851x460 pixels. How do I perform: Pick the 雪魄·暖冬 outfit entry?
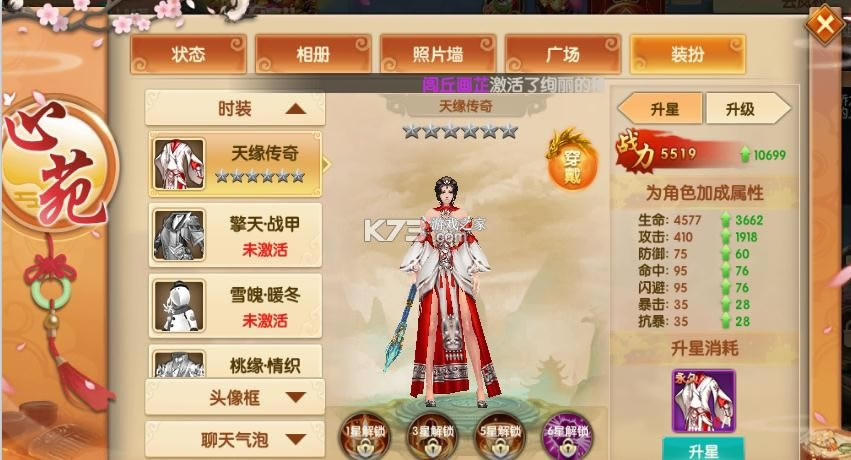236,305
